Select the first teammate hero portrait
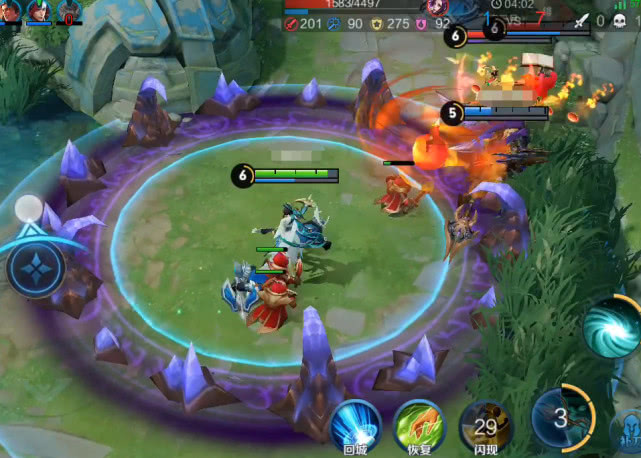This screenshot has width=641, height=458. coord(11,11)
